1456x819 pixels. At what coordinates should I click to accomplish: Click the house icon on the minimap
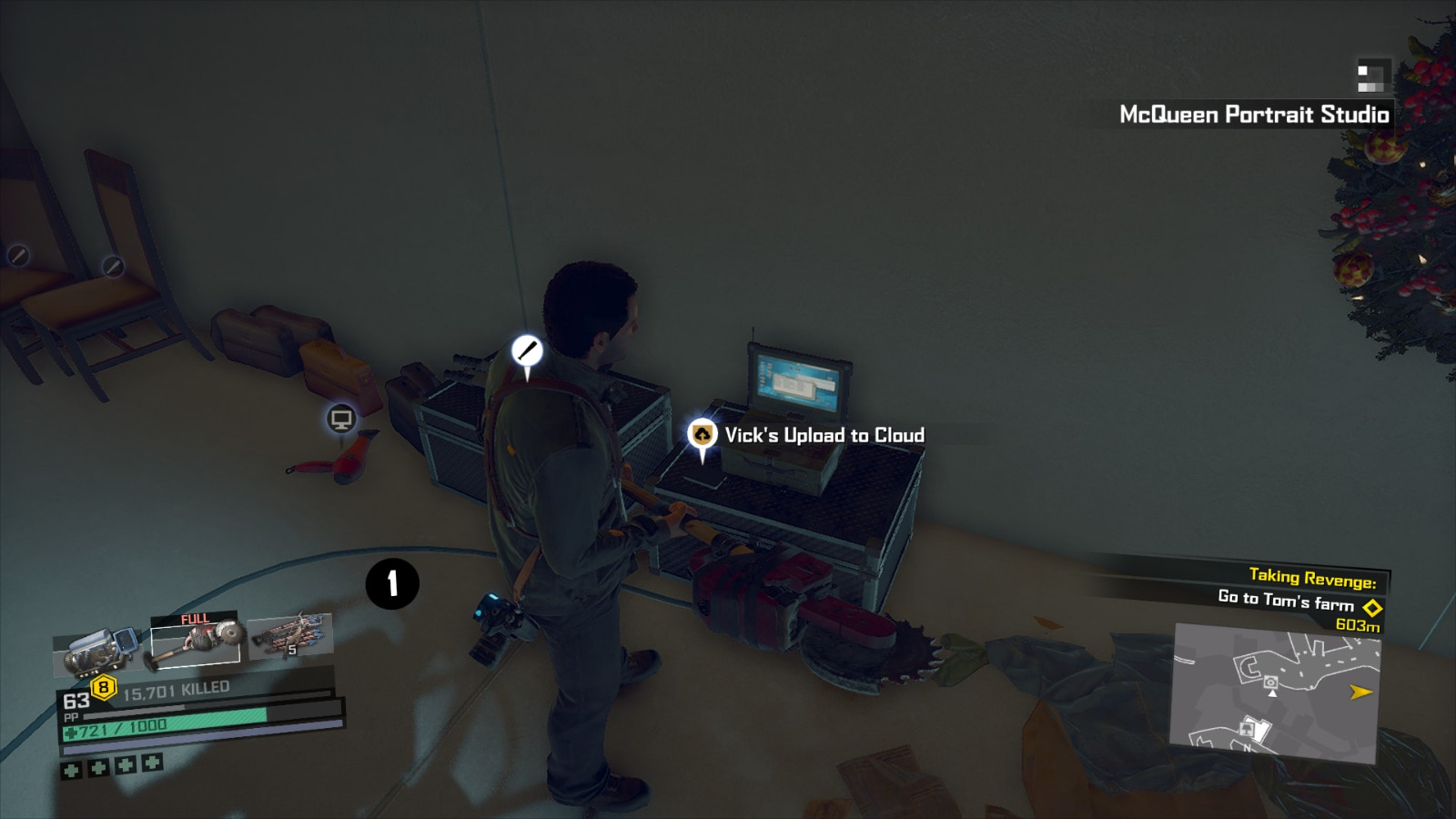pos(1248,727)
